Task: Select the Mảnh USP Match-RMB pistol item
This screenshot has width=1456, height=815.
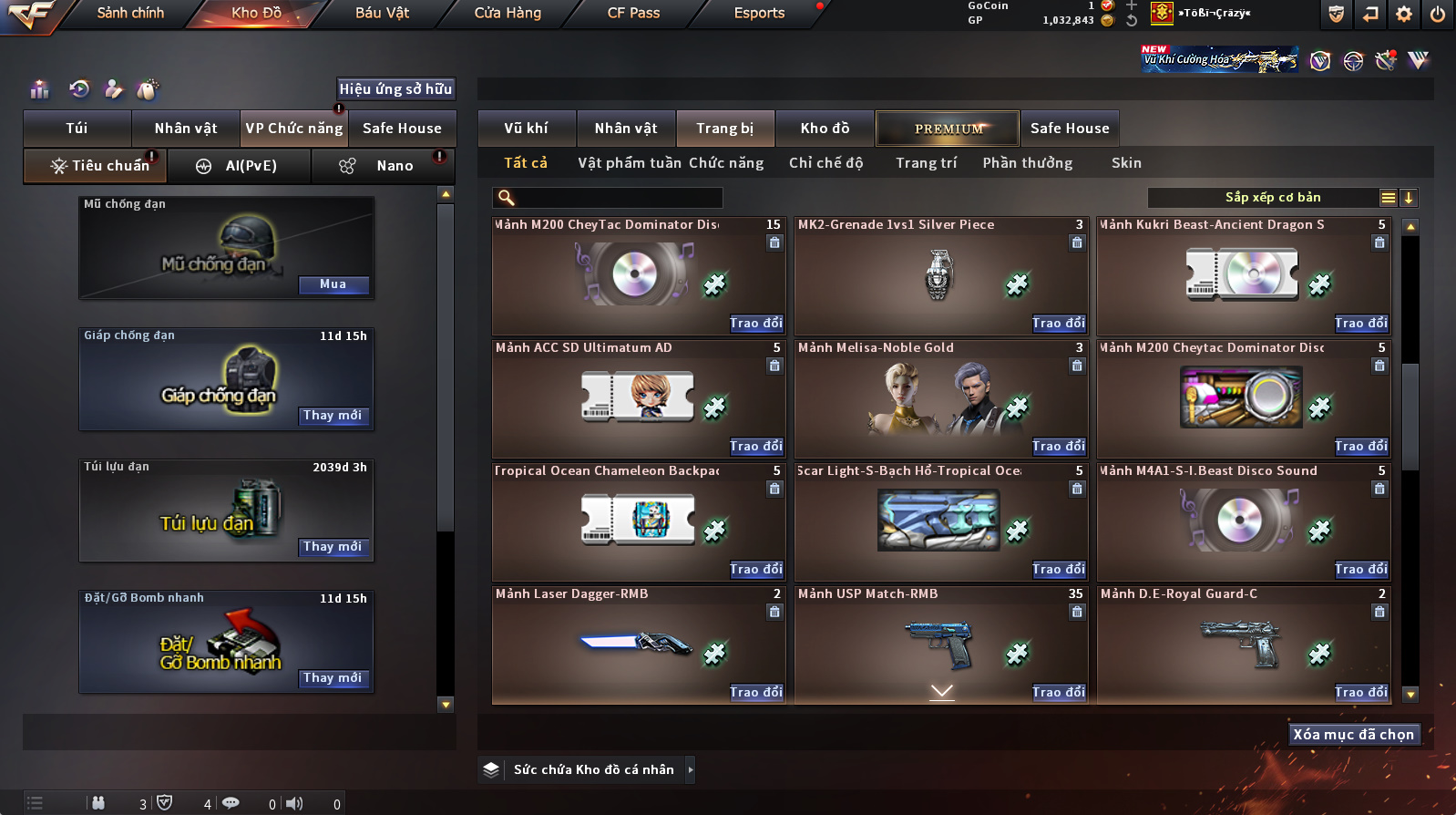Action: point(938,643)
